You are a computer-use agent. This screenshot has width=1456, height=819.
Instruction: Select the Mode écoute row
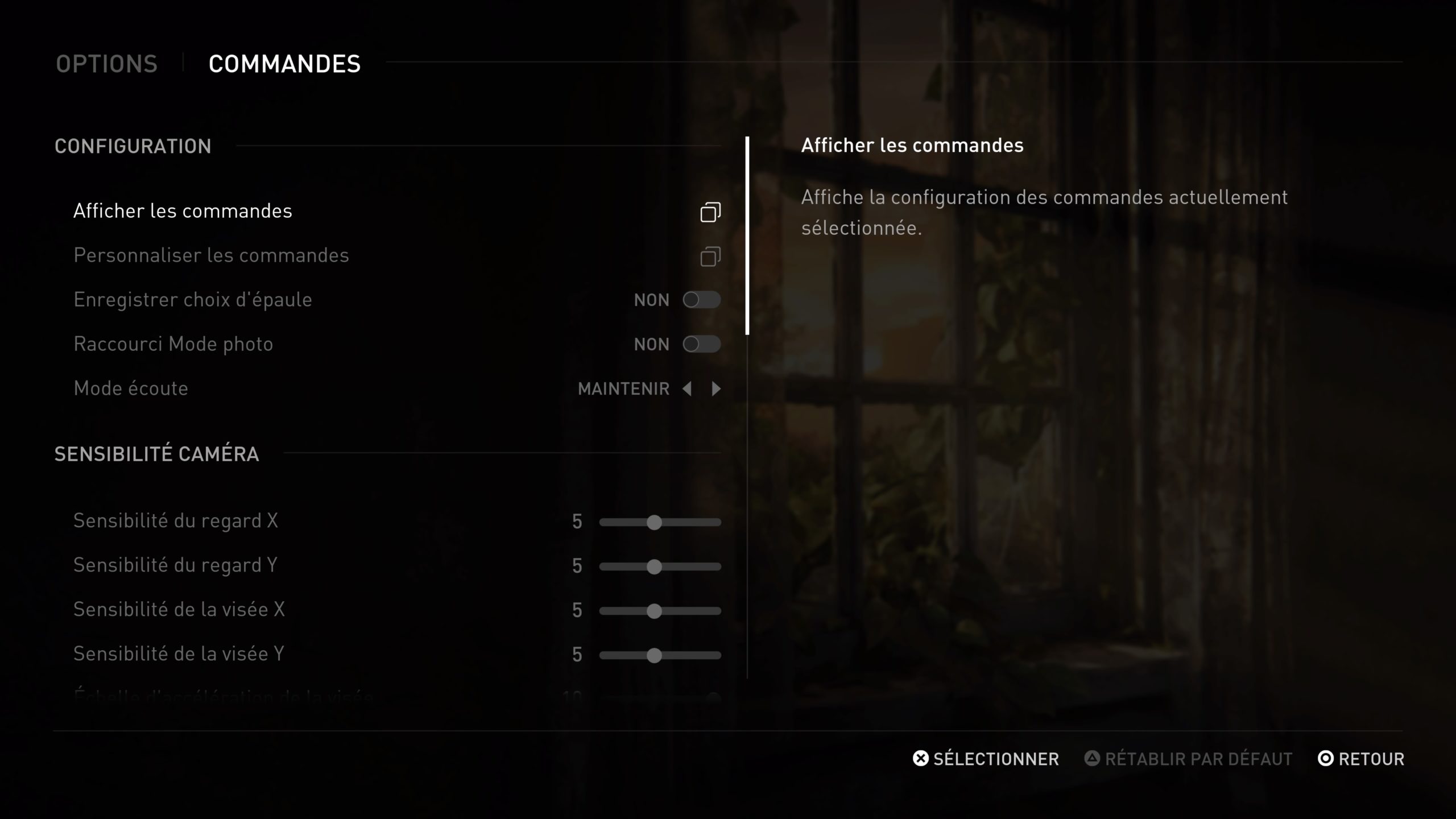click(x=131, y=388)
